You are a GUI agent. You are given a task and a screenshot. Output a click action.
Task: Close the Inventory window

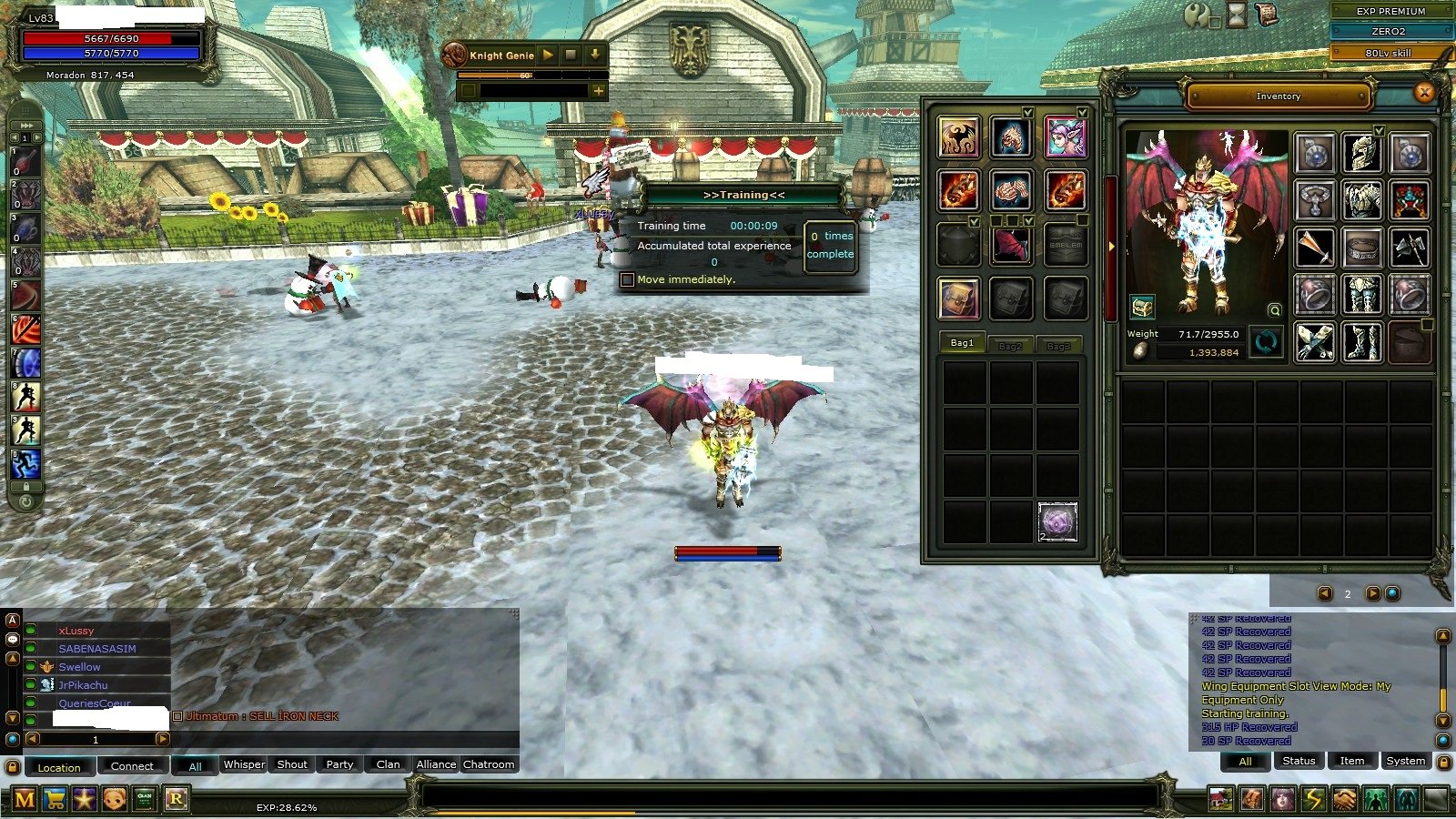tap(1424, 92)
